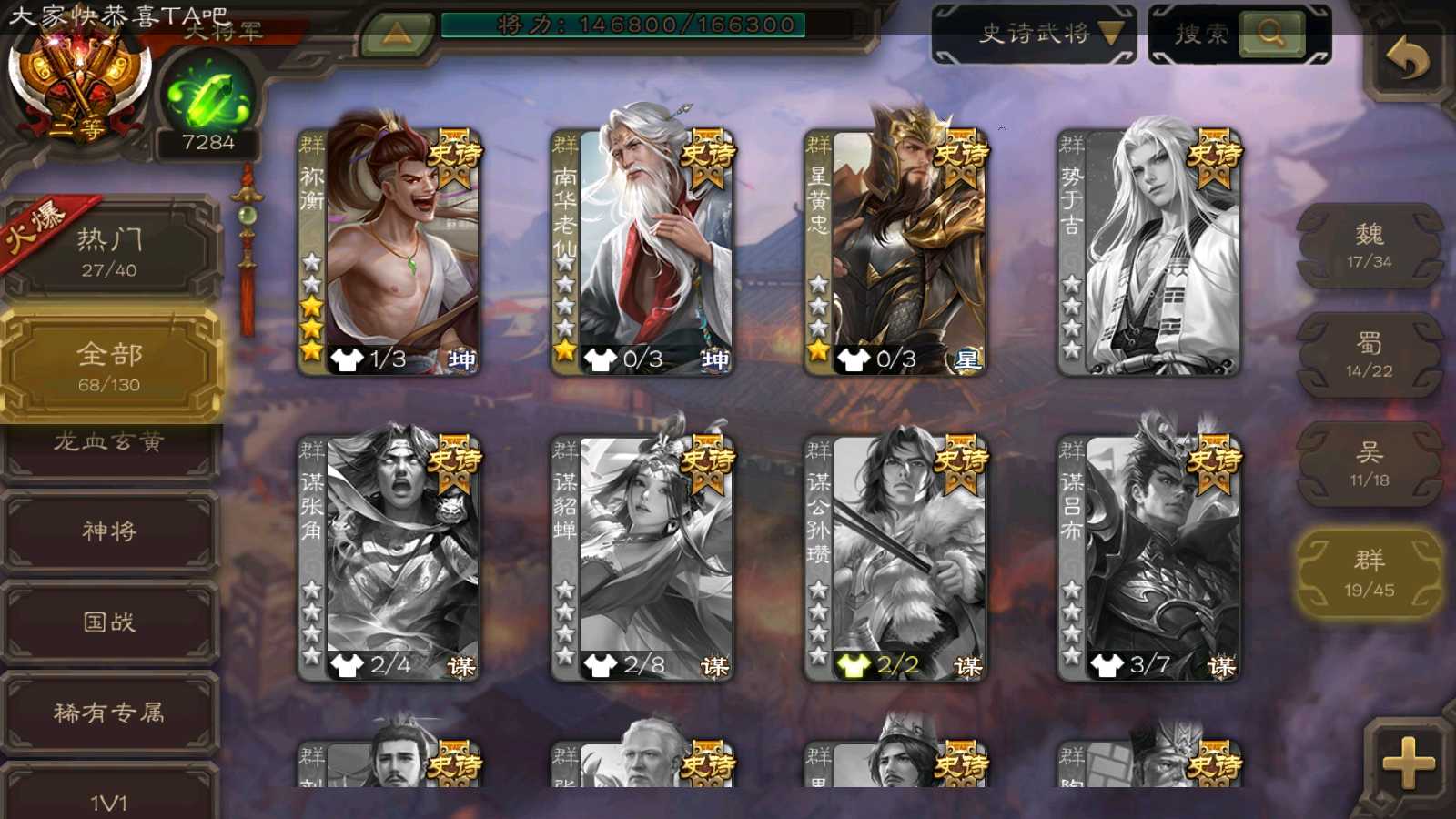Choose the 谋公孙瓒 hero card
The image size is (1456, 819).
(x=895, y=557)
